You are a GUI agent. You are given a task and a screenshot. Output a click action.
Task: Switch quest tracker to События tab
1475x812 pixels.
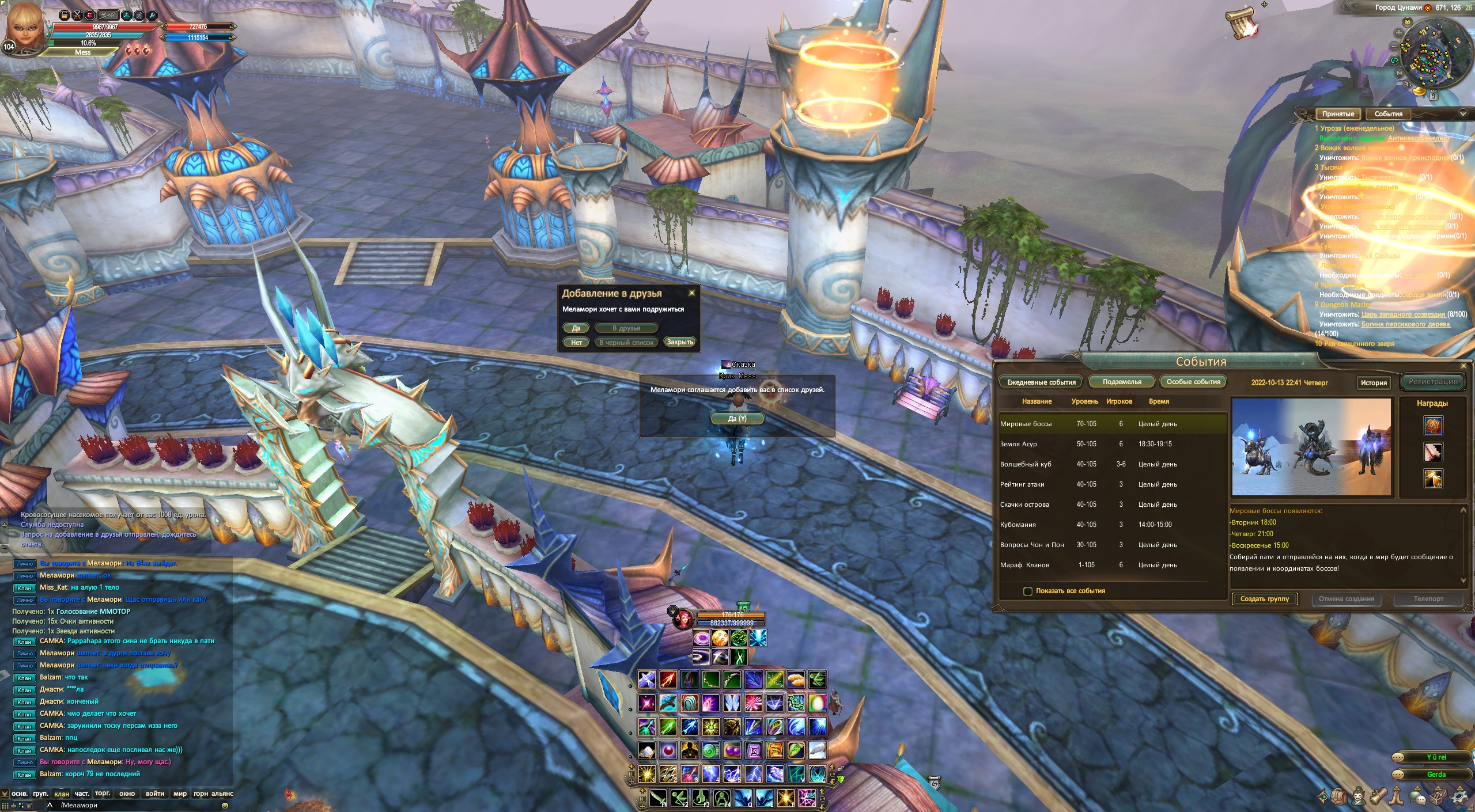[x=1388, y=114]
